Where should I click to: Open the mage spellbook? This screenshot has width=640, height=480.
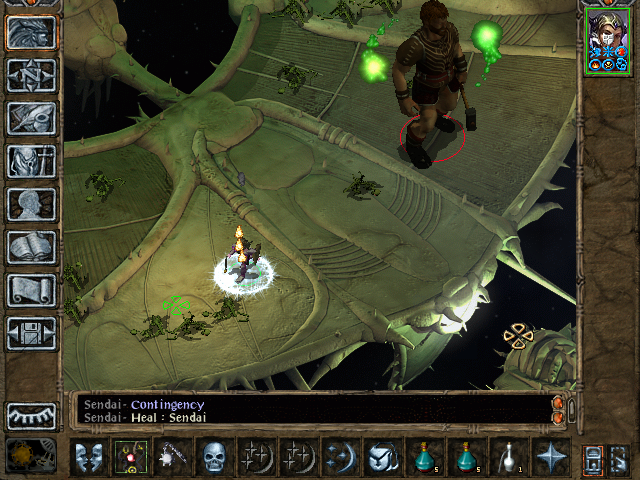[x=32, y=247]
